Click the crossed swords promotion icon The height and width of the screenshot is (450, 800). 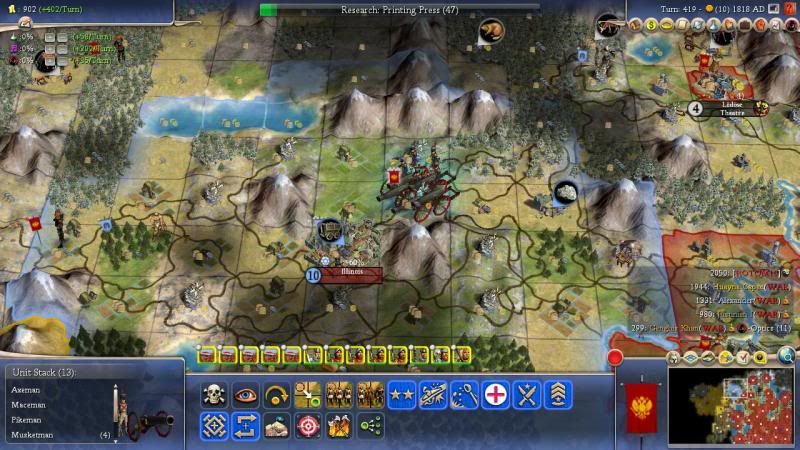click(x=526, y=394)
